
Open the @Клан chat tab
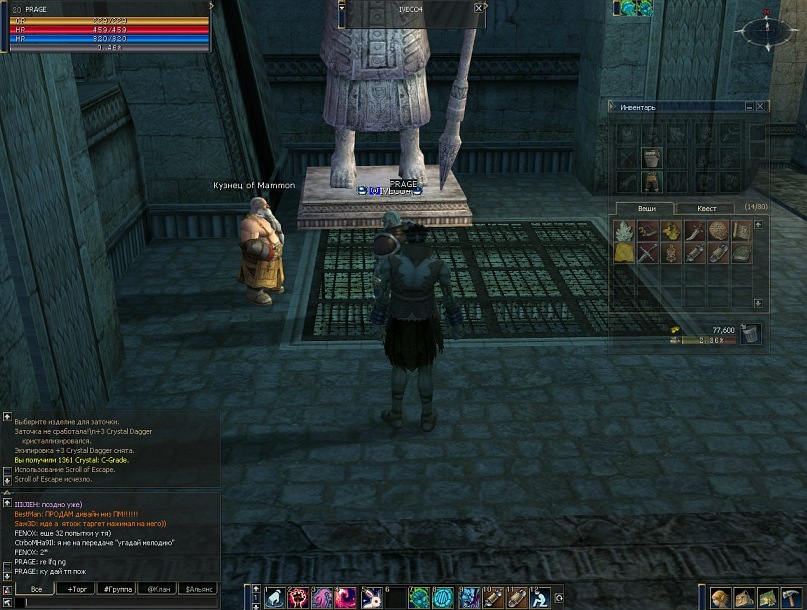click(x=159, y=589)
